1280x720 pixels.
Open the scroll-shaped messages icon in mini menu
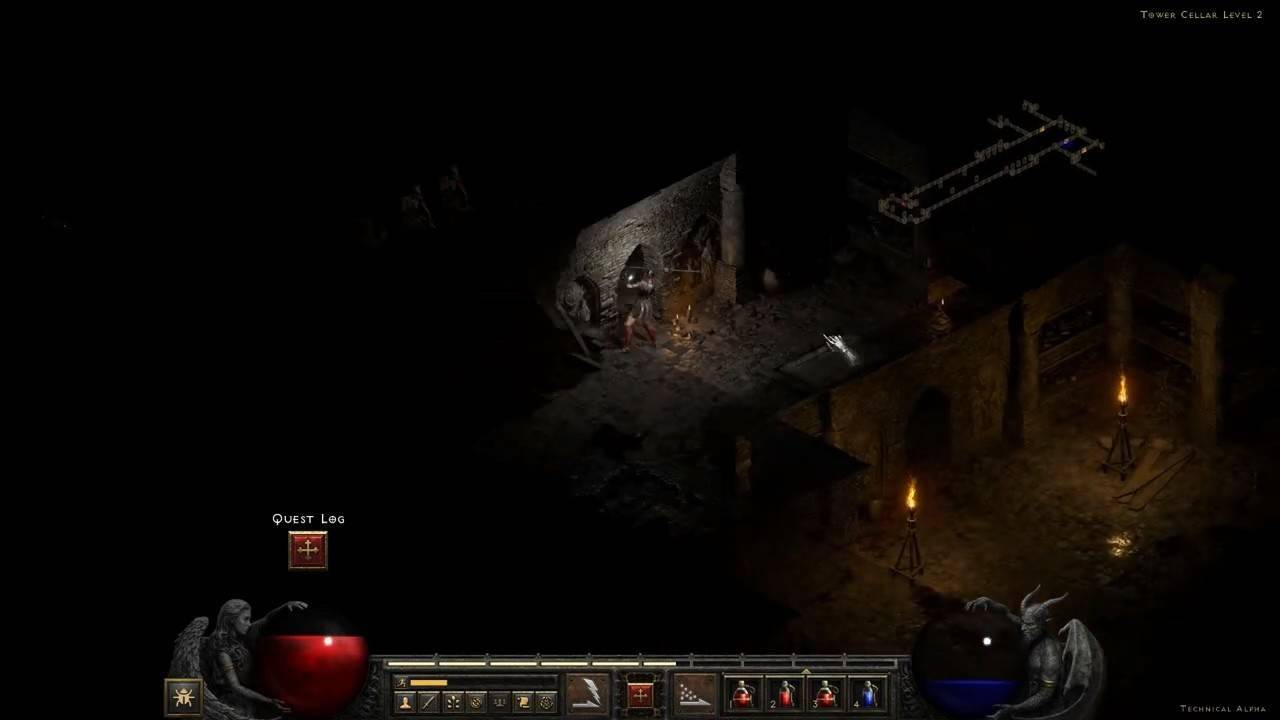(522, 702)
